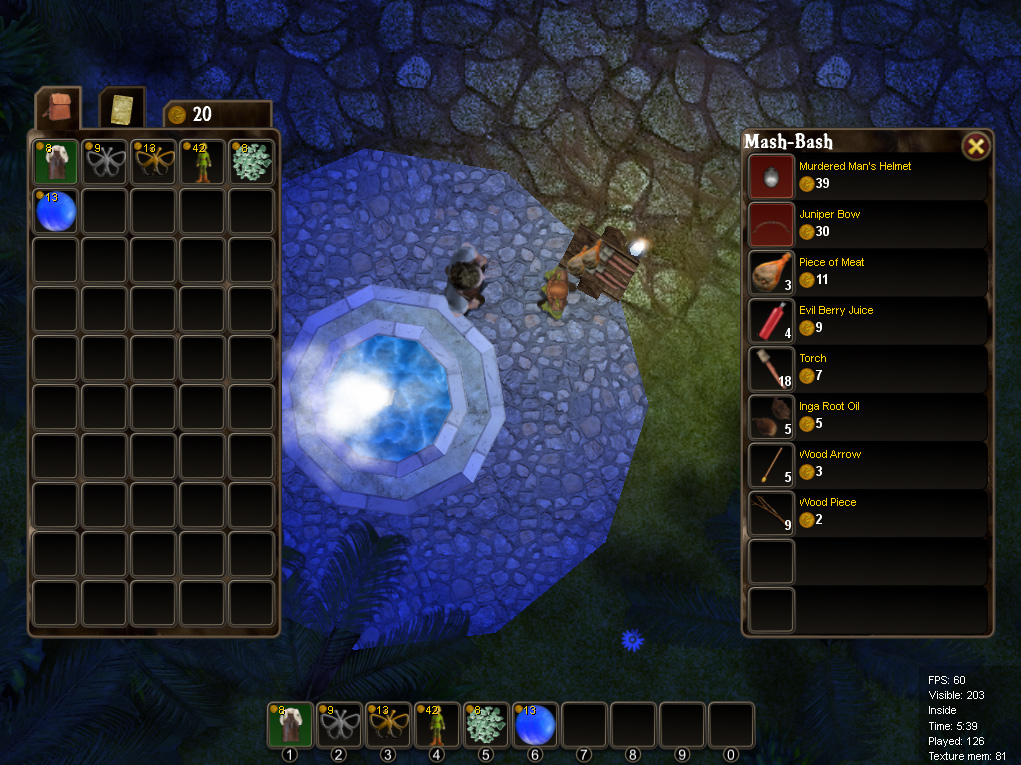Select the green crystal pile in the inventory grid
Viewport: 1021px width, 765px height.
click(252, 162)
